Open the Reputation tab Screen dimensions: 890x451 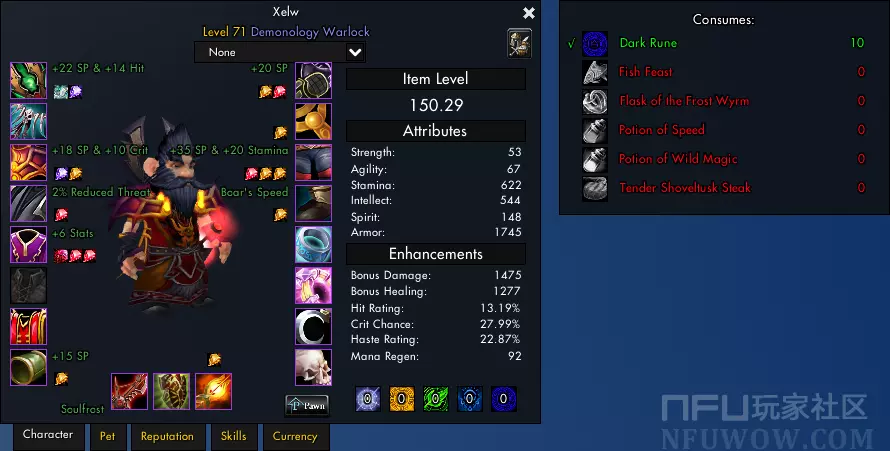[167, 436]
